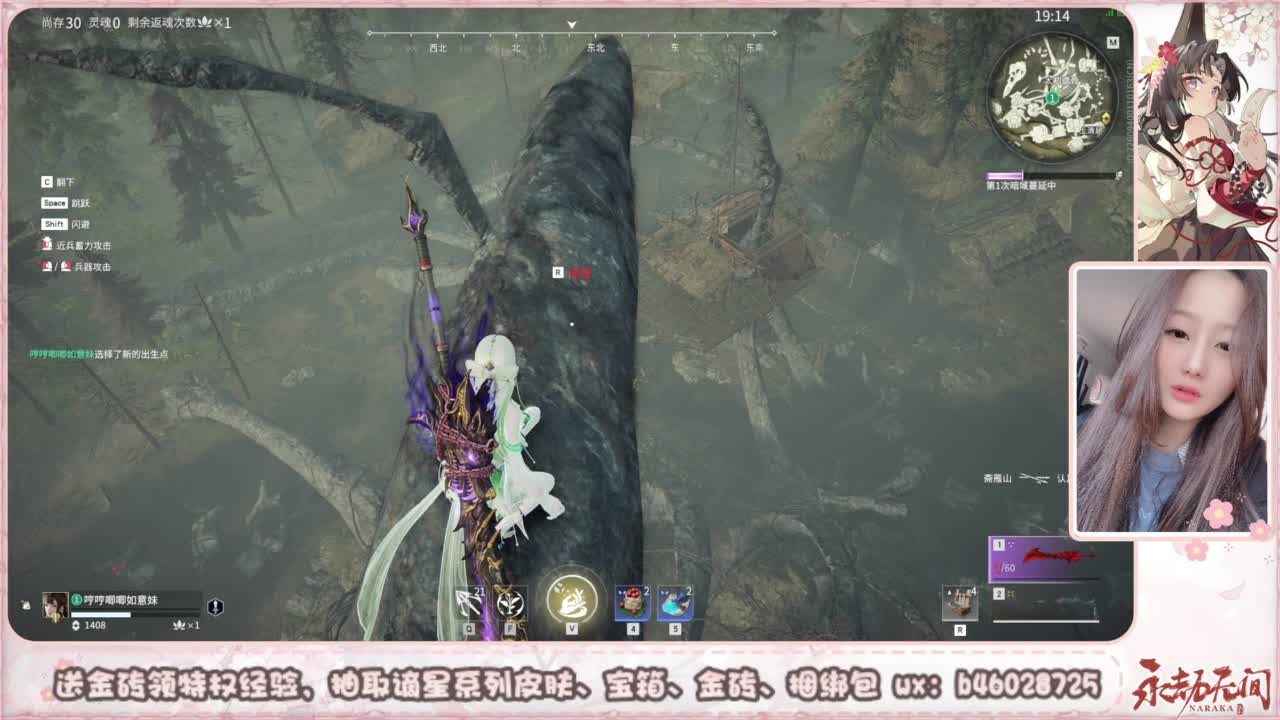Activate the F plant skill icon
Screen dimensions: 1280x720
click(506, 602)
